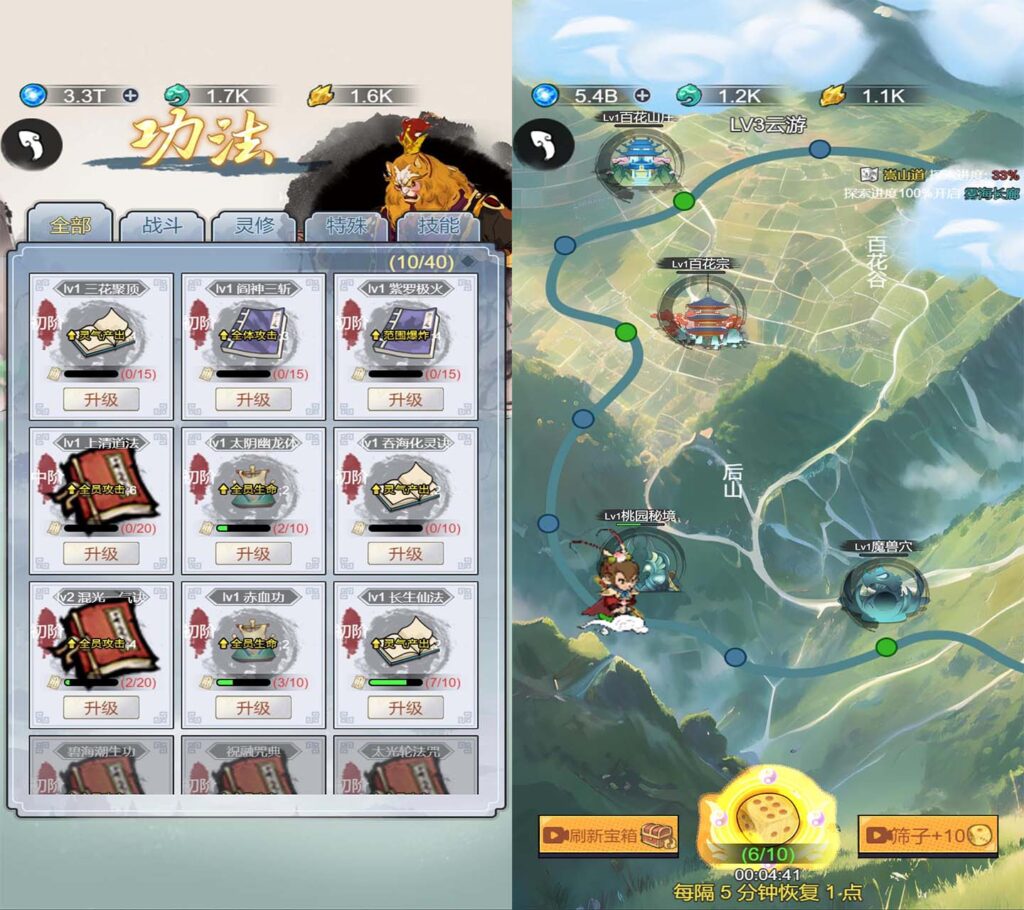Switch to the 战斗 tab

(161, 226)
